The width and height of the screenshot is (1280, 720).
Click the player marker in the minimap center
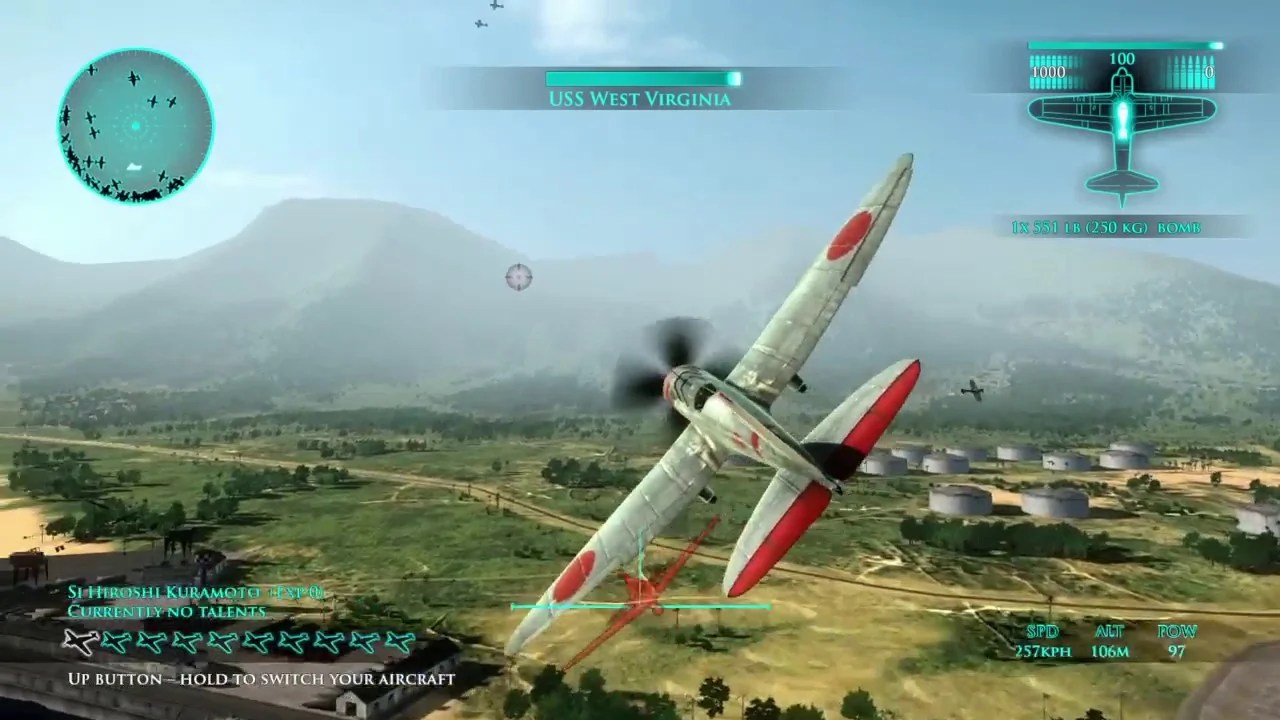(133, 126)
